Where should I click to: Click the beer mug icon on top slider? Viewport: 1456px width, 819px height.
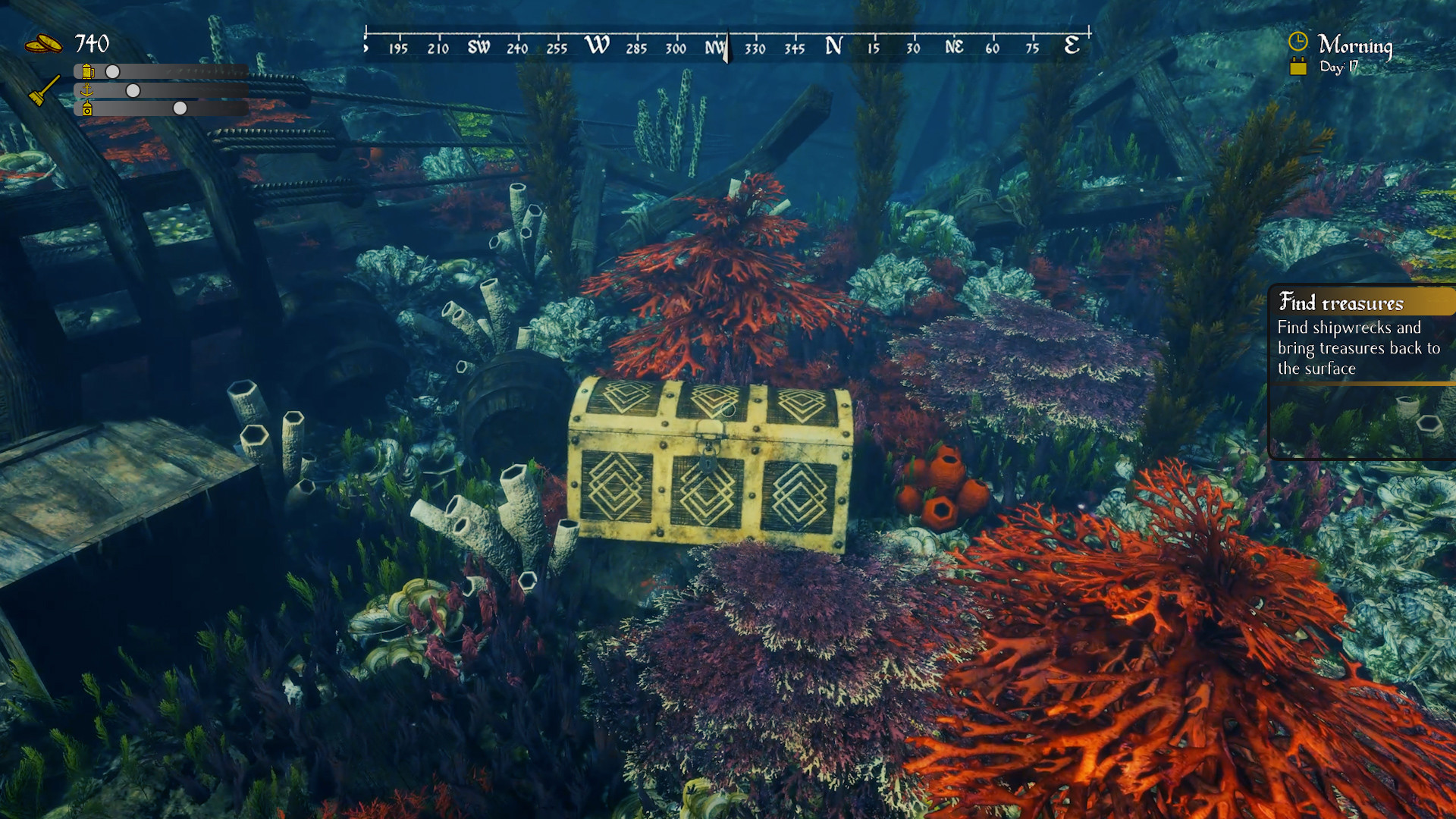coord(86,71)
